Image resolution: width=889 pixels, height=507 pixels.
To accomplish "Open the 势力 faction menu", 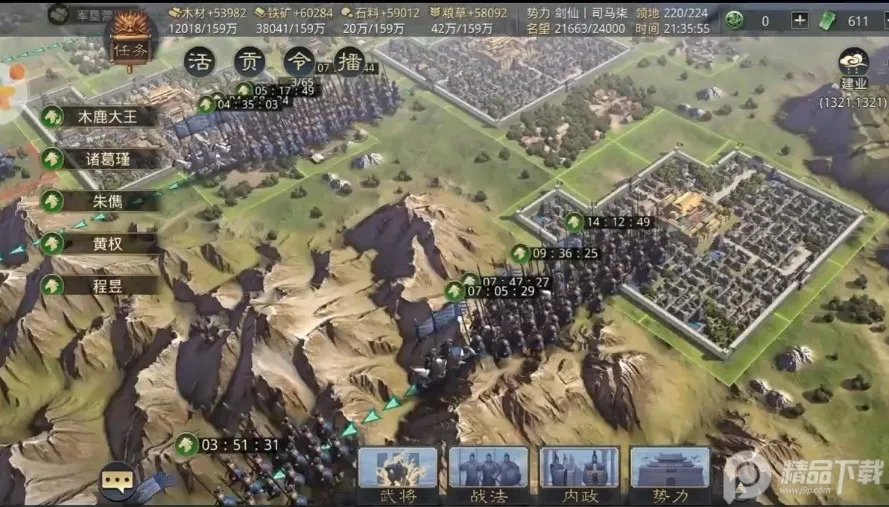I will (x=669, y=474).
